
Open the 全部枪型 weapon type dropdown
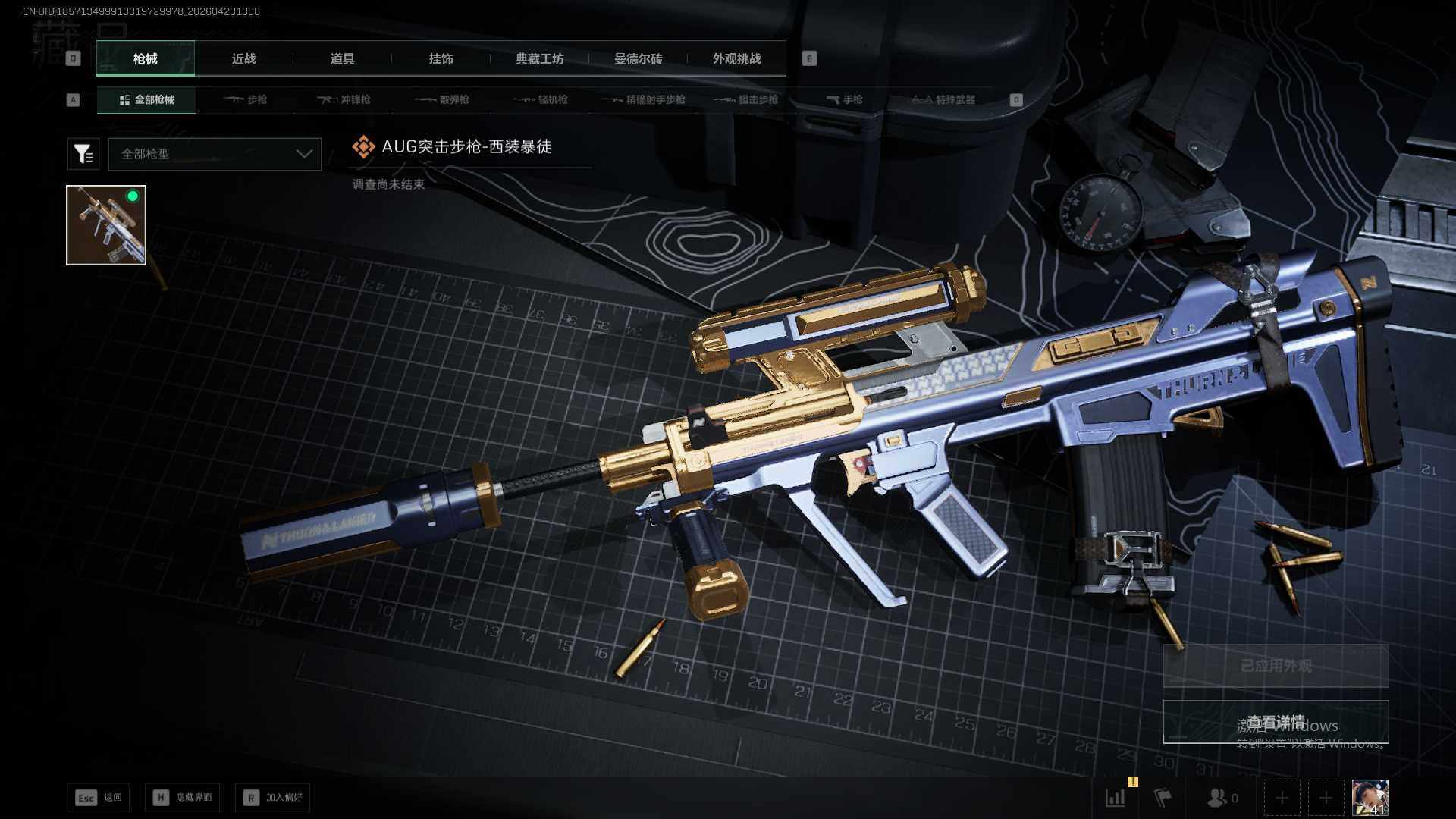coord(215,154)
